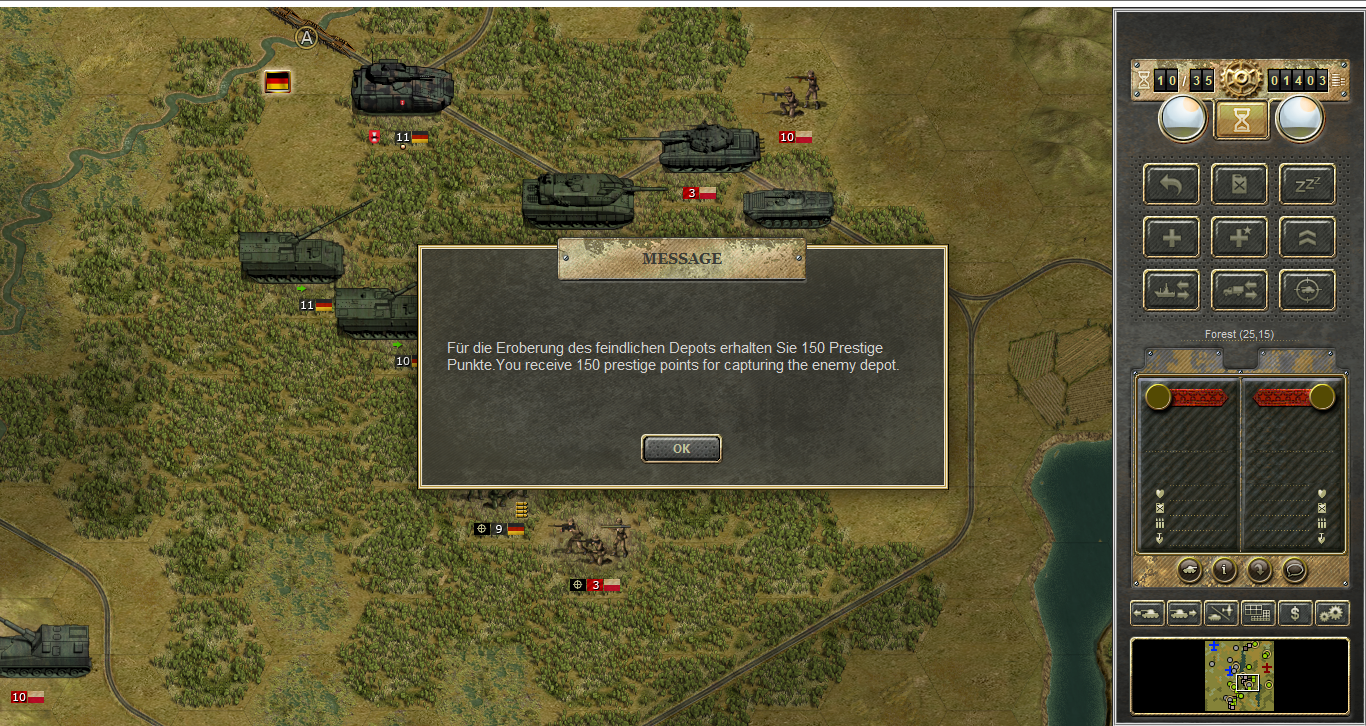Click the round curved-arrow button
The width and height of the screenshot is (1366, 726).
point(1258,570)
